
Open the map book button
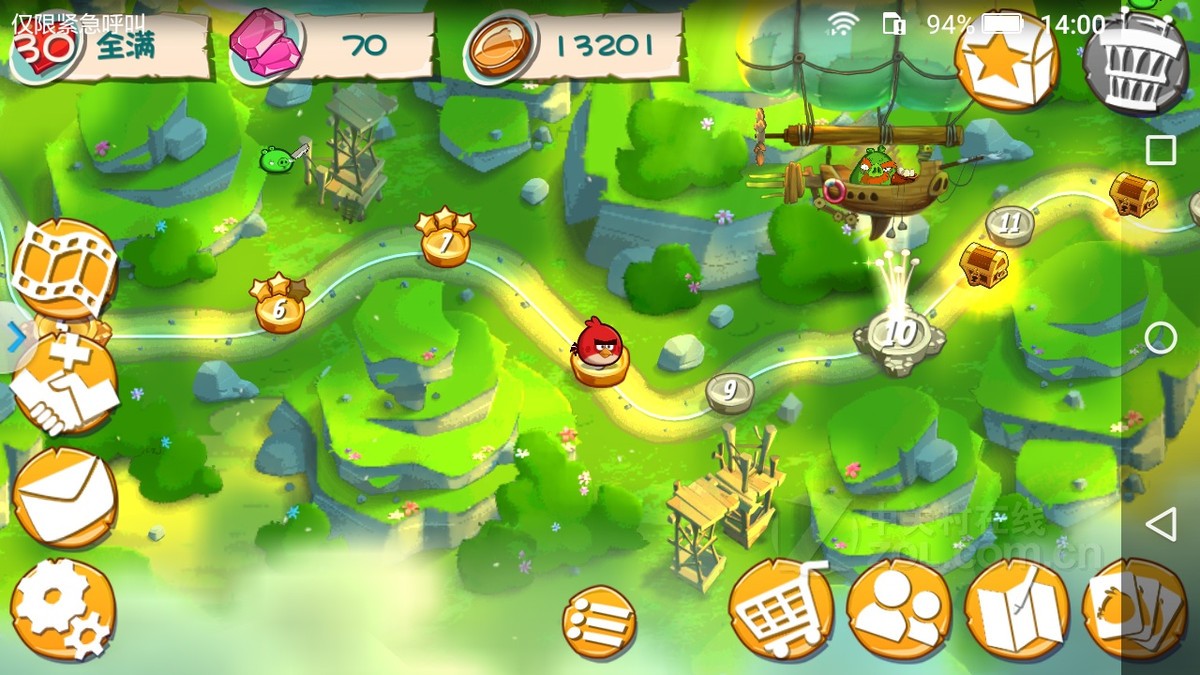(x=1016, y=610)
